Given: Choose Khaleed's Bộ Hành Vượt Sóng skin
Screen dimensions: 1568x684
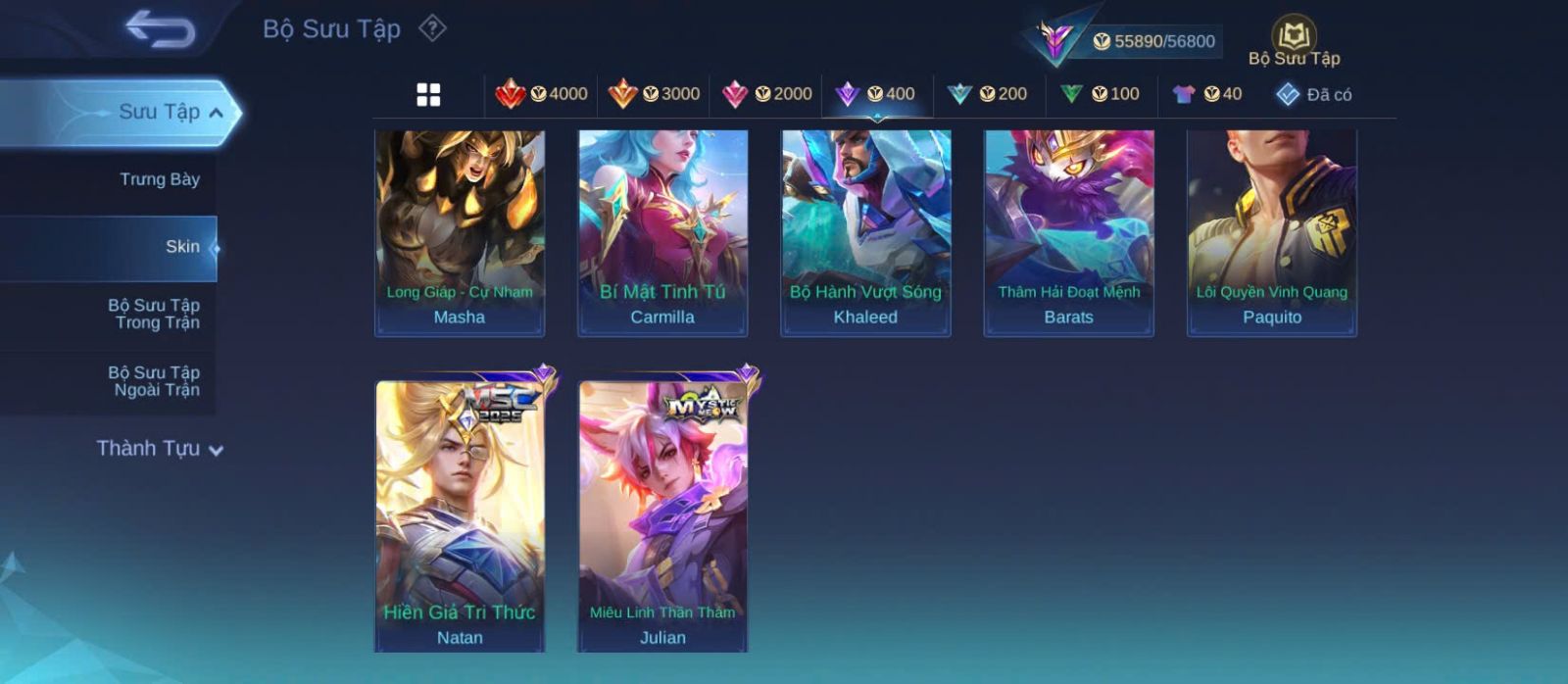Looking at the screenshot, I should pos(865,233).
